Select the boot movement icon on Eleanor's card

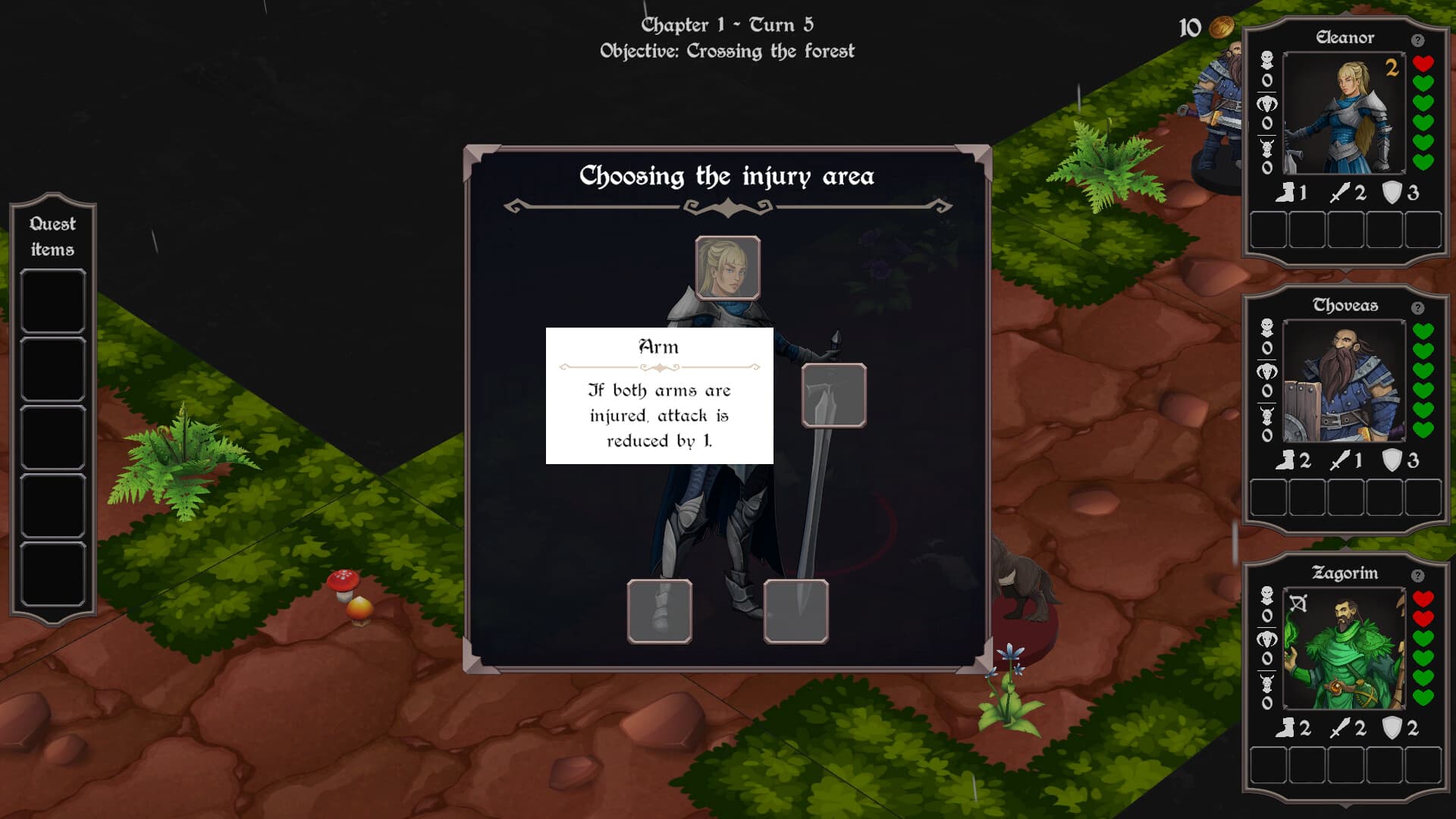pyautogui.click(x=1288, y=193)
